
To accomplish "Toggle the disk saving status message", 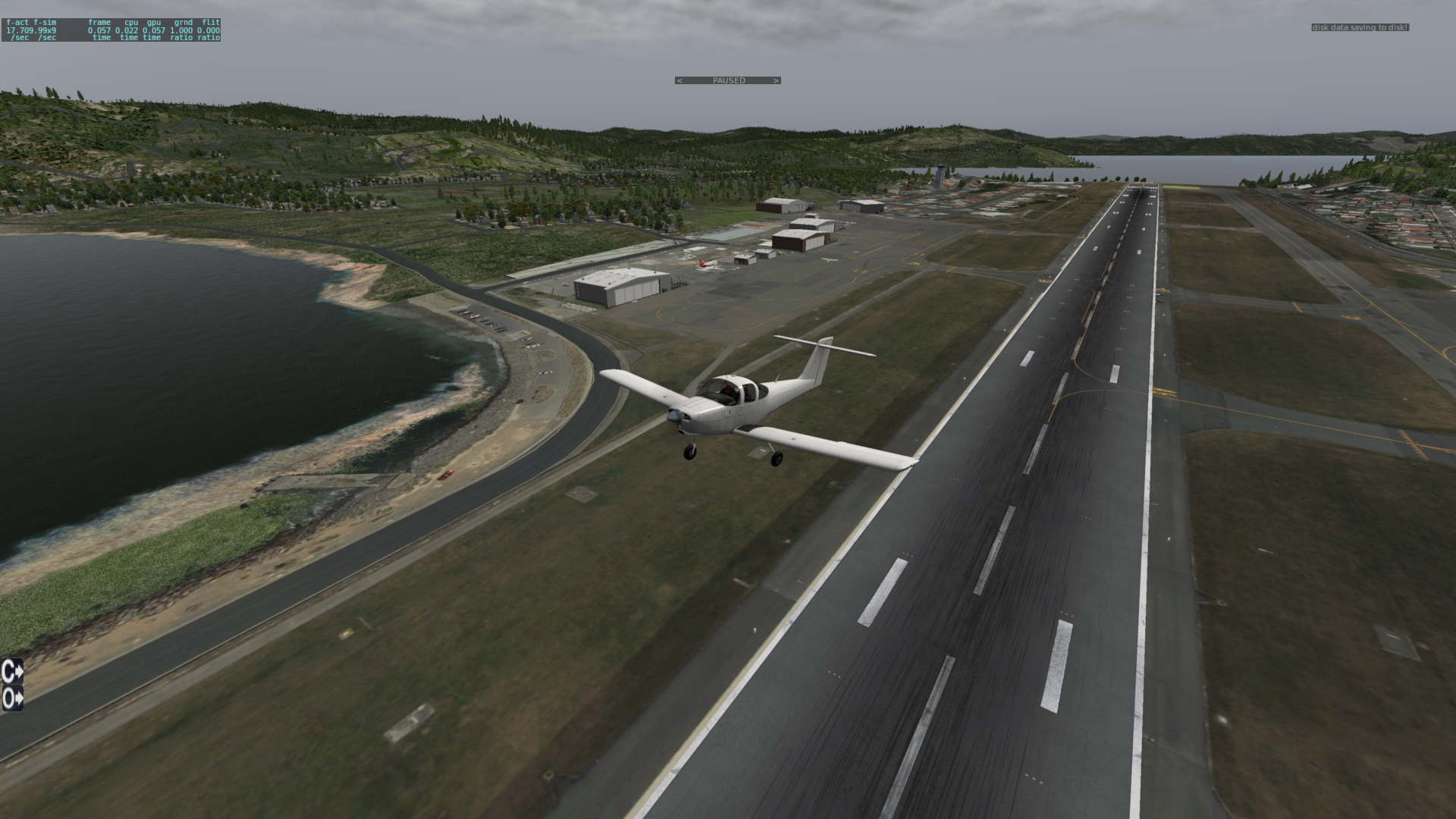I will tap(1360, 27).
